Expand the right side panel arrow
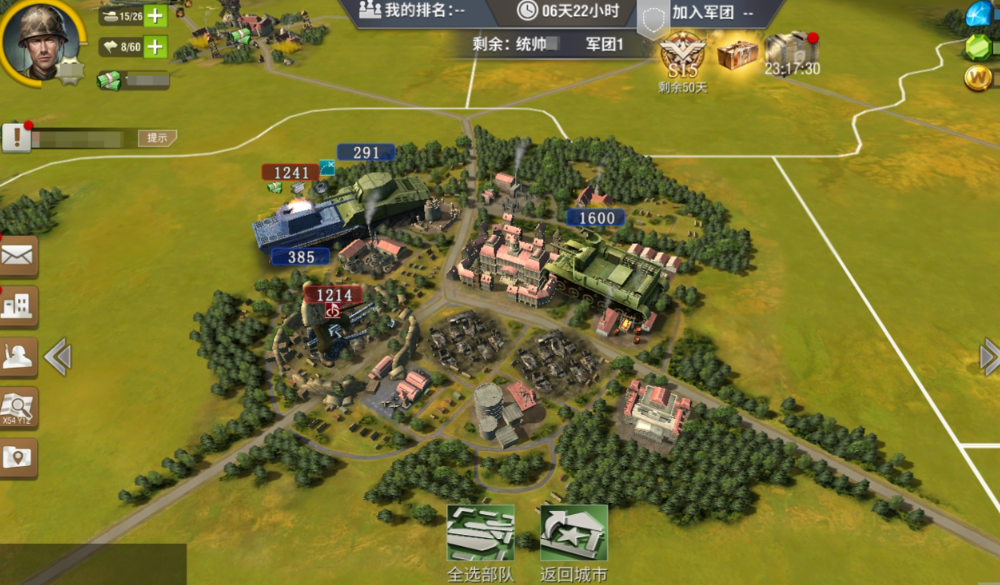Image resolution: width=1000 pixels, height=585 pixels. pyautogui.click(x=989, y=357)
